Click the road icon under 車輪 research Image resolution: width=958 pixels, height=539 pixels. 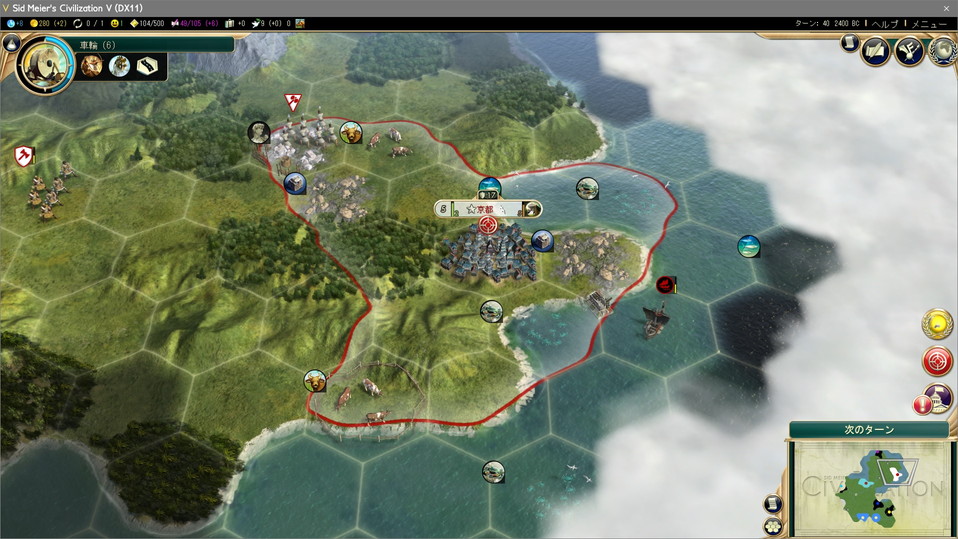149,66
